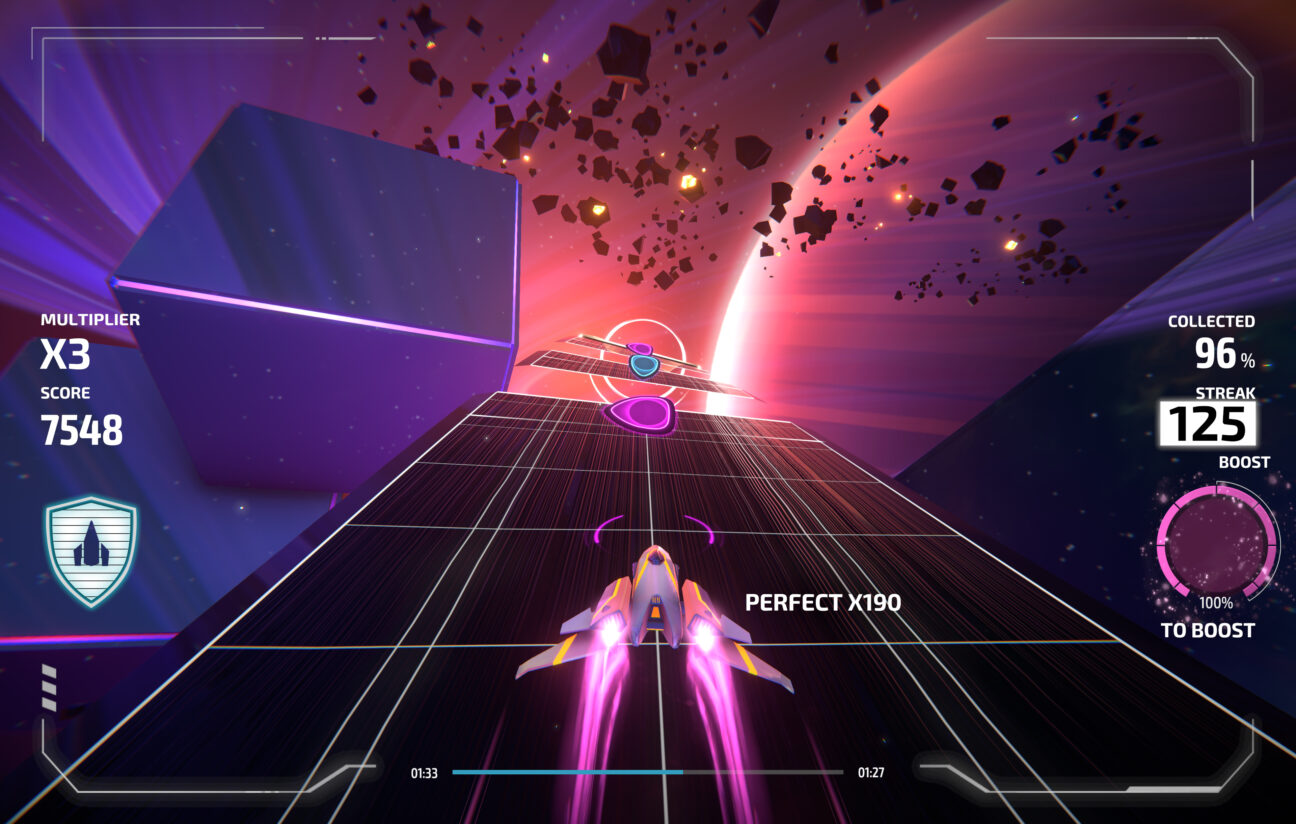Click the 01:33 elapsed time marker
Screen dimensions: 1296x824
[x=425, y=771]
